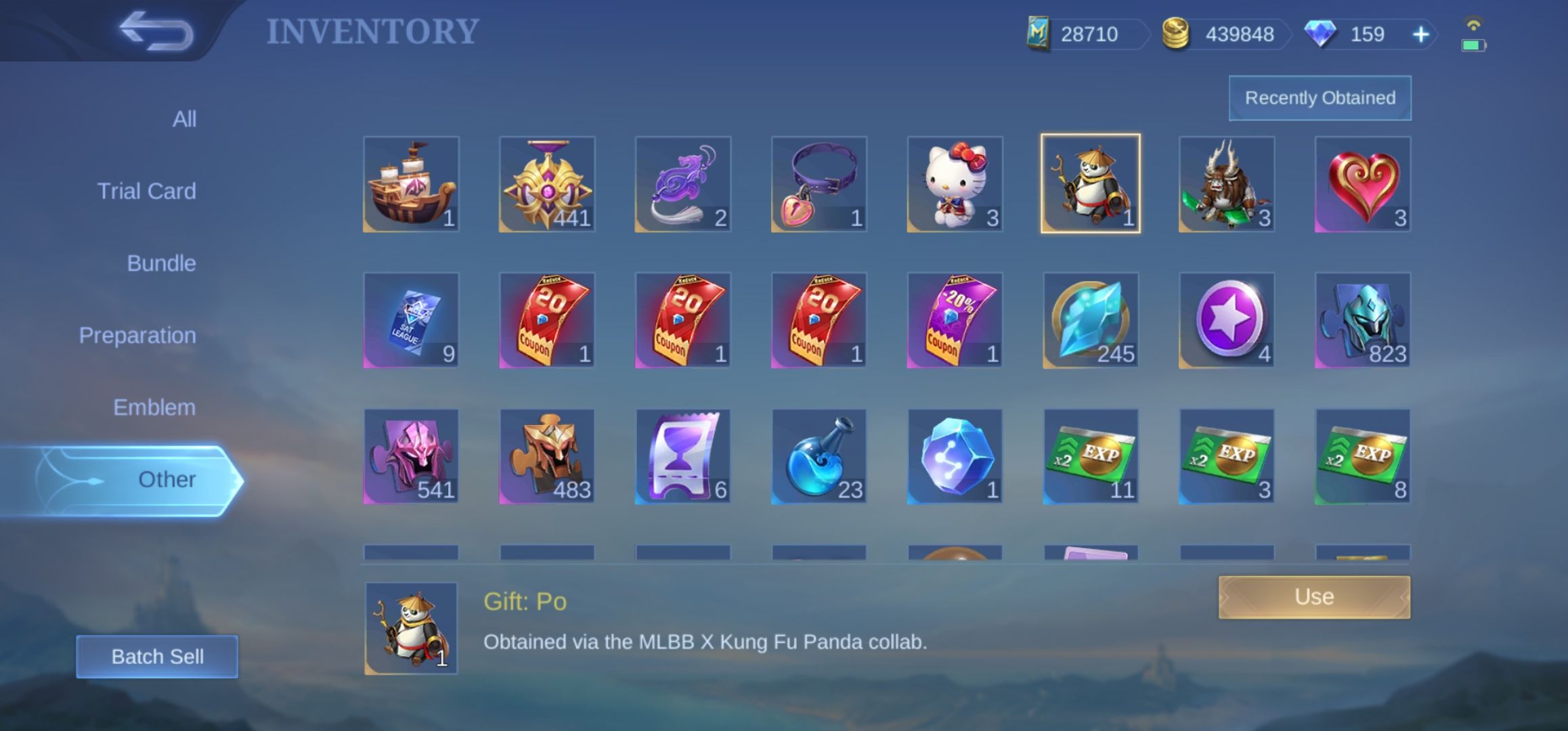Click the plus to buy more diamonds

click(x=1420, y=34)
